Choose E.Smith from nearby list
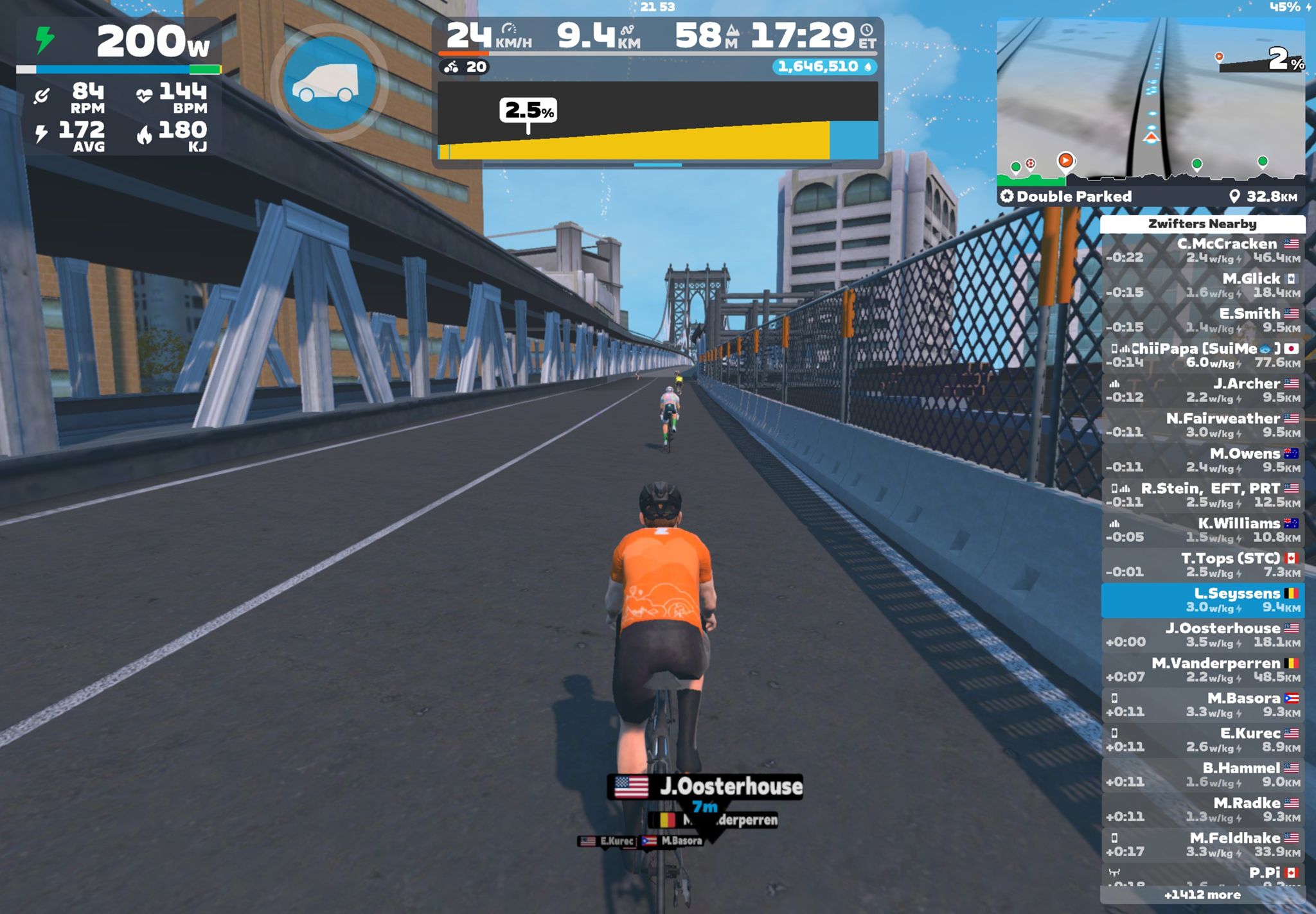 tap(1203, 320)
